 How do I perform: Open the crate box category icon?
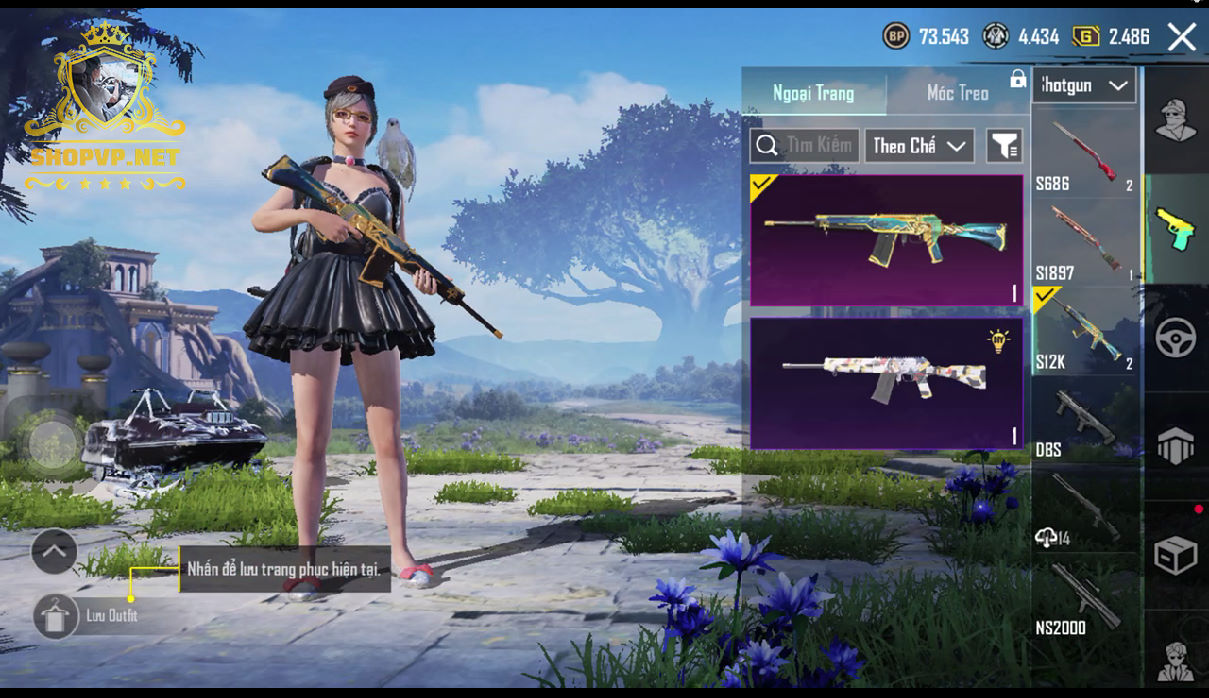[1176, 555]
